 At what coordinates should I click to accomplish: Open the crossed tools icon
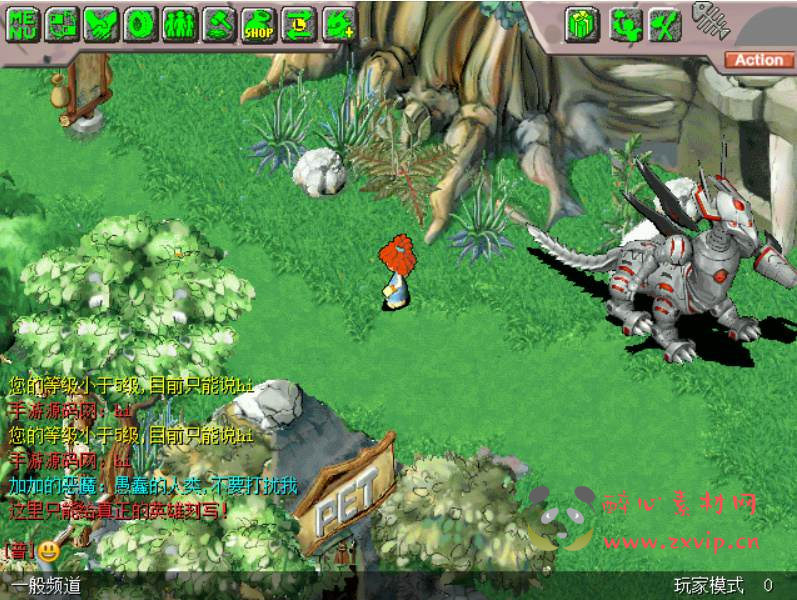coord(663,24)
